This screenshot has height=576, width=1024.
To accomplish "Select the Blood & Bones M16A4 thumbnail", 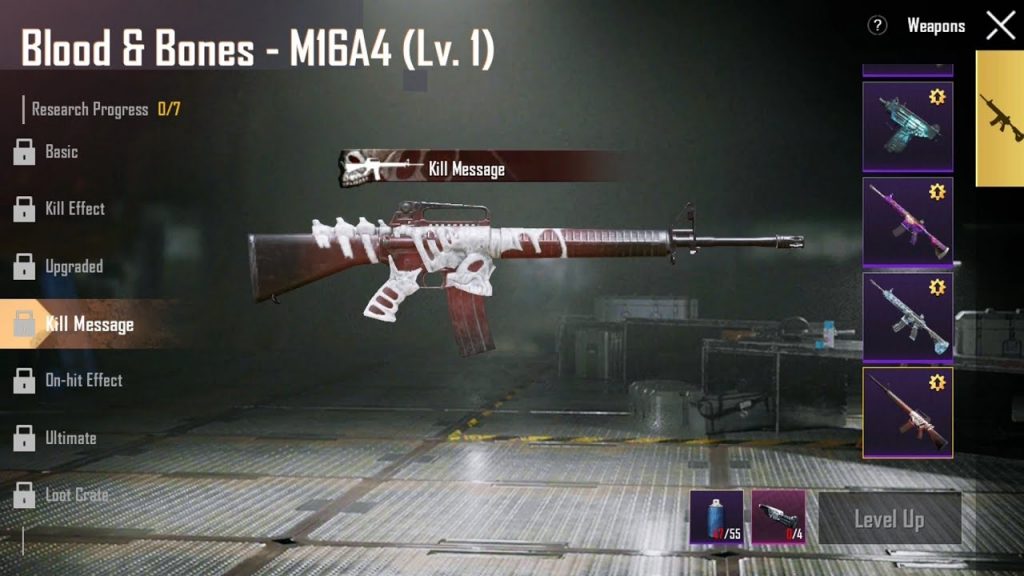I will coord(907,411).
